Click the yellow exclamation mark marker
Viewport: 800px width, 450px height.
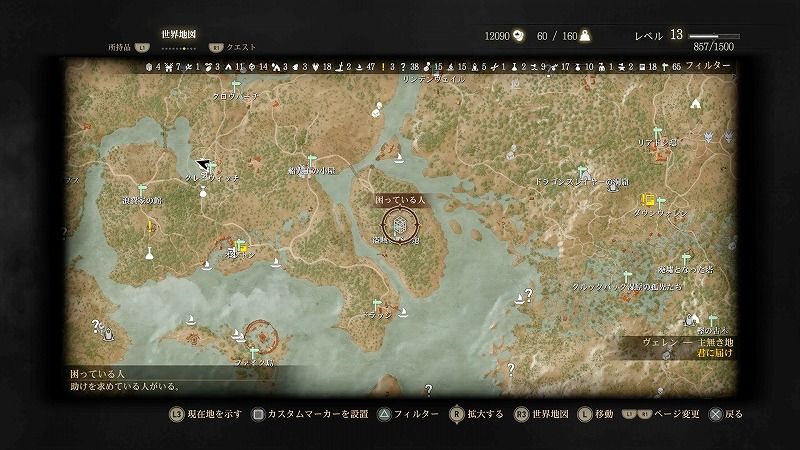pyautogui.click(x=150, y=227)
